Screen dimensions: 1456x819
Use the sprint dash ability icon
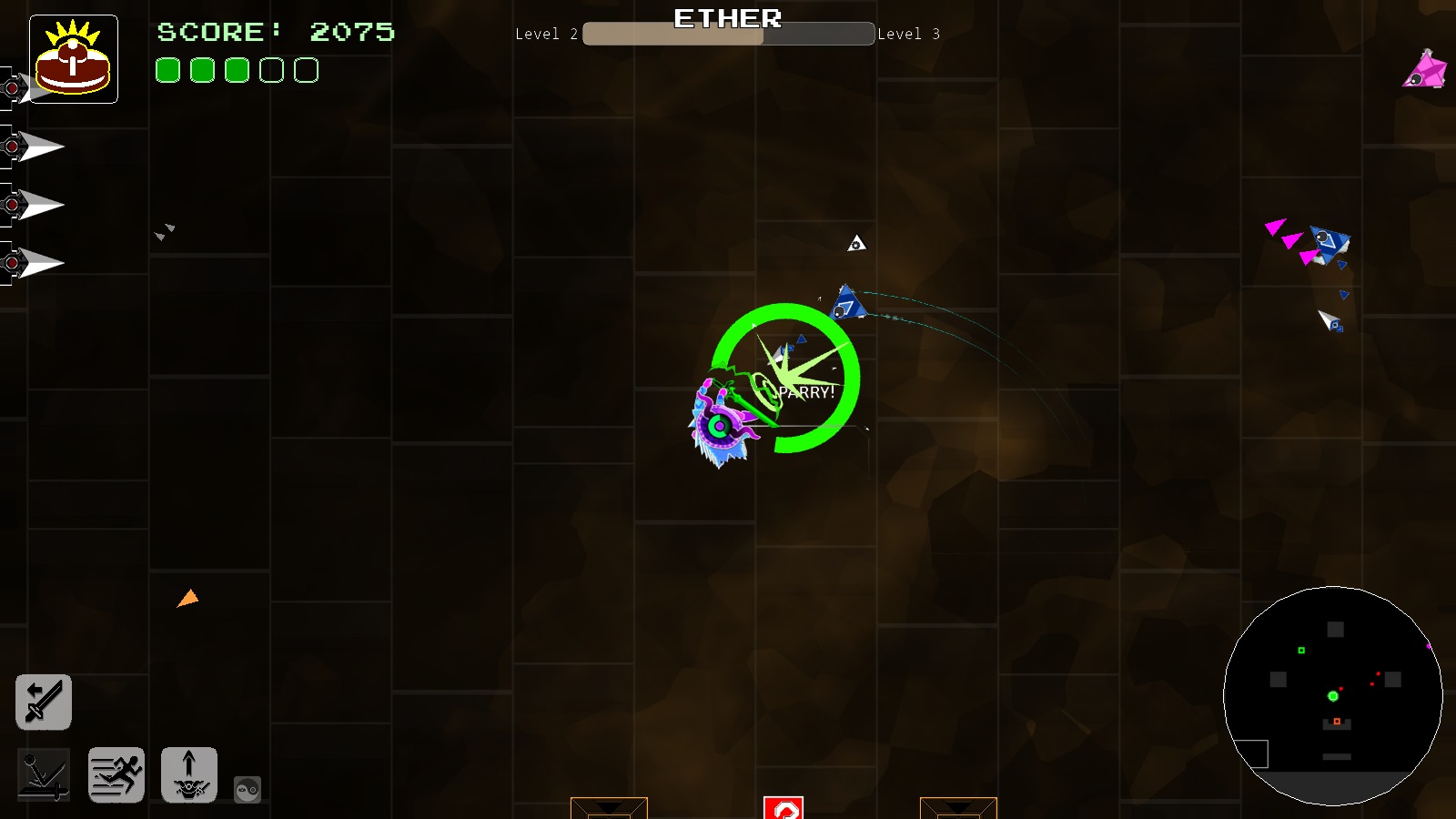point(116,775)
